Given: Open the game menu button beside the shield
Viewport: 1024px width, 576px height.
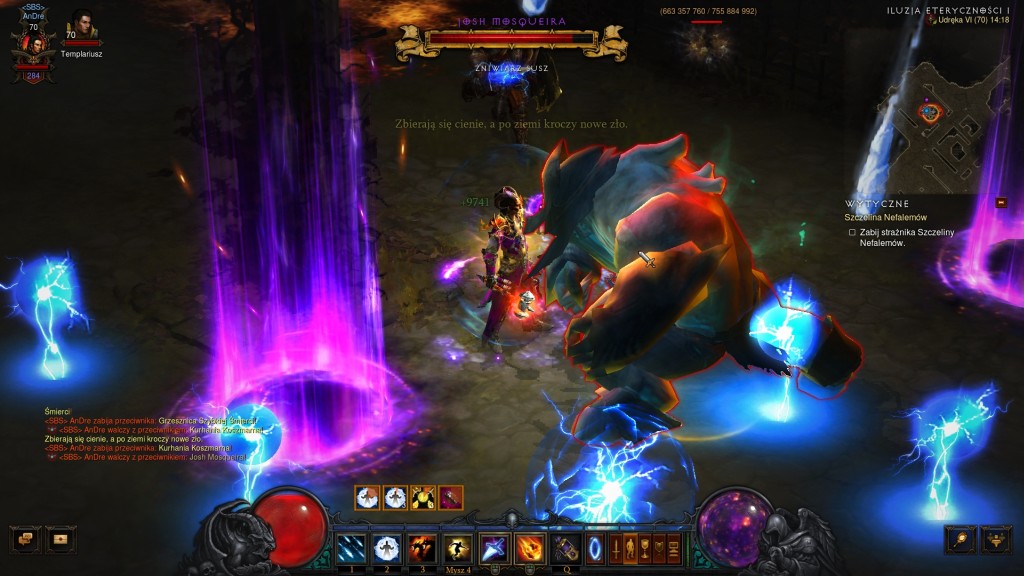Looking at the screenshot, I should click(x=674, y=548).
